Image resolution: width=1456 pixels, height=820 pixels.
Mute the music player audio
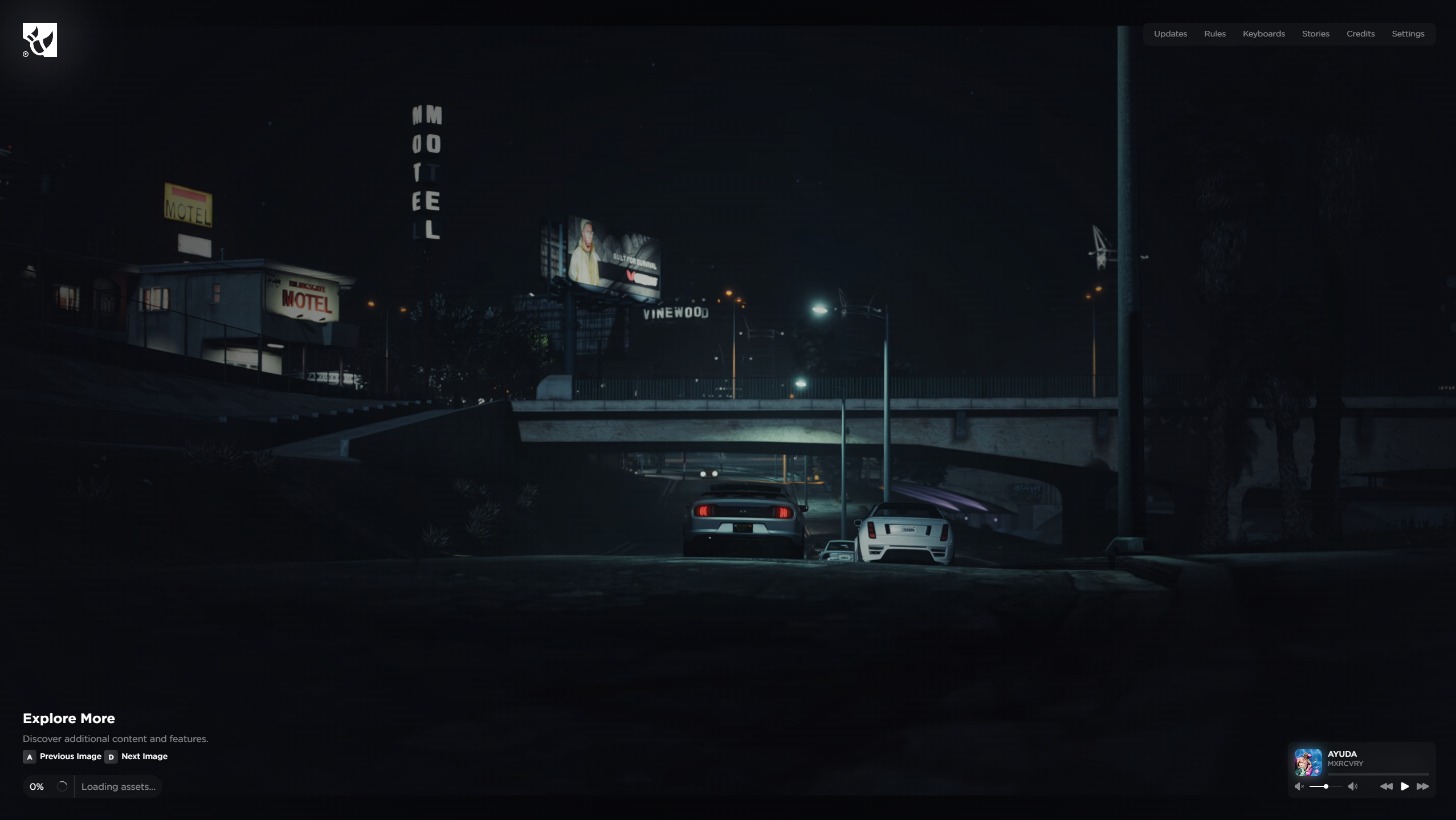click(1298, 786)
